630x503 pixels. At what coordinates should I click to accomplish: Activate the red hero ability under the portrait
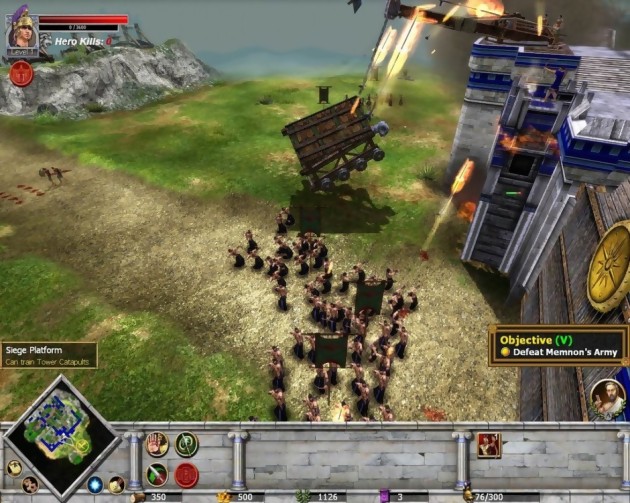coord(21,73)
